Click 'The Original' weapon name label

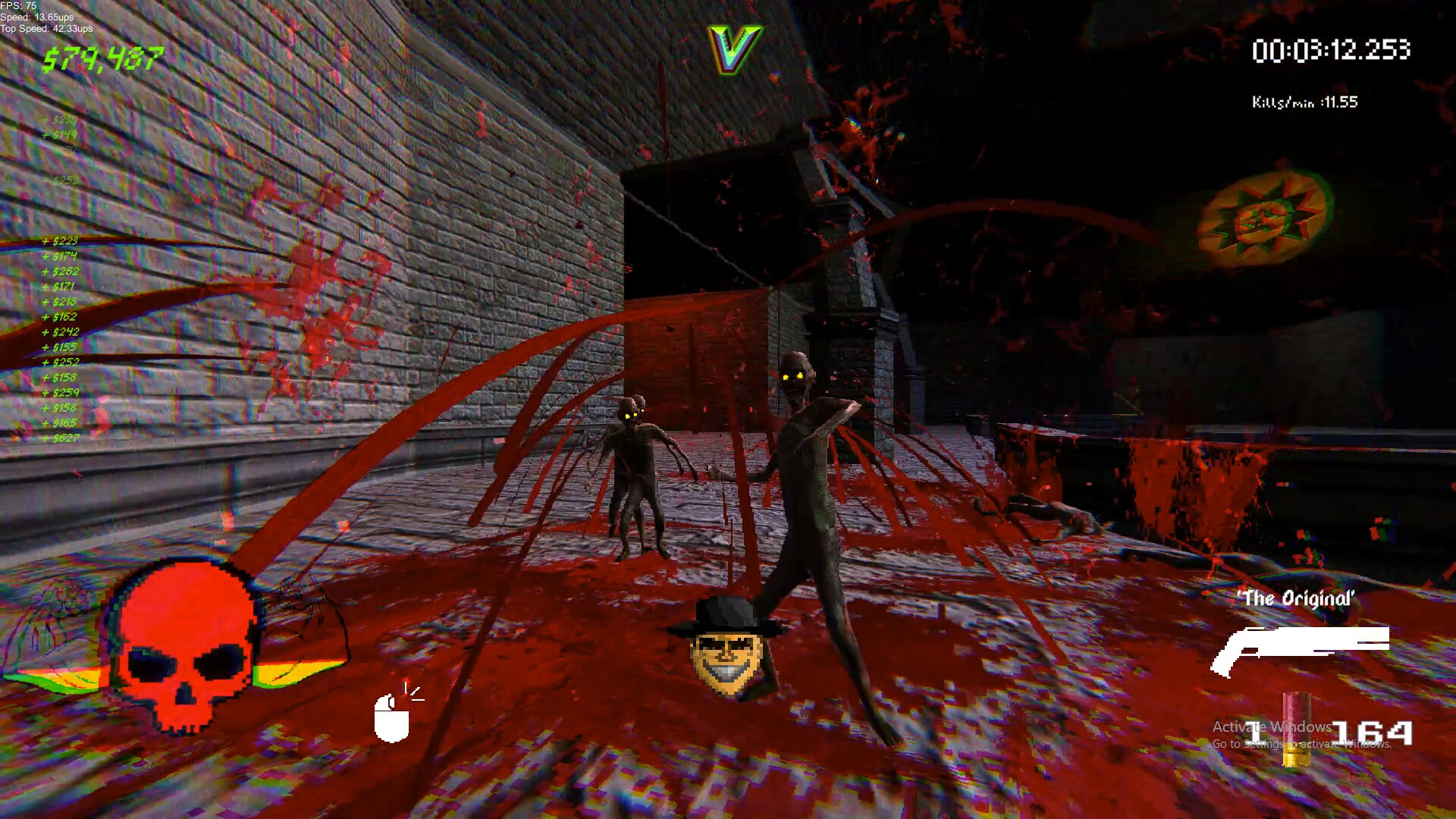[1298, 598]
